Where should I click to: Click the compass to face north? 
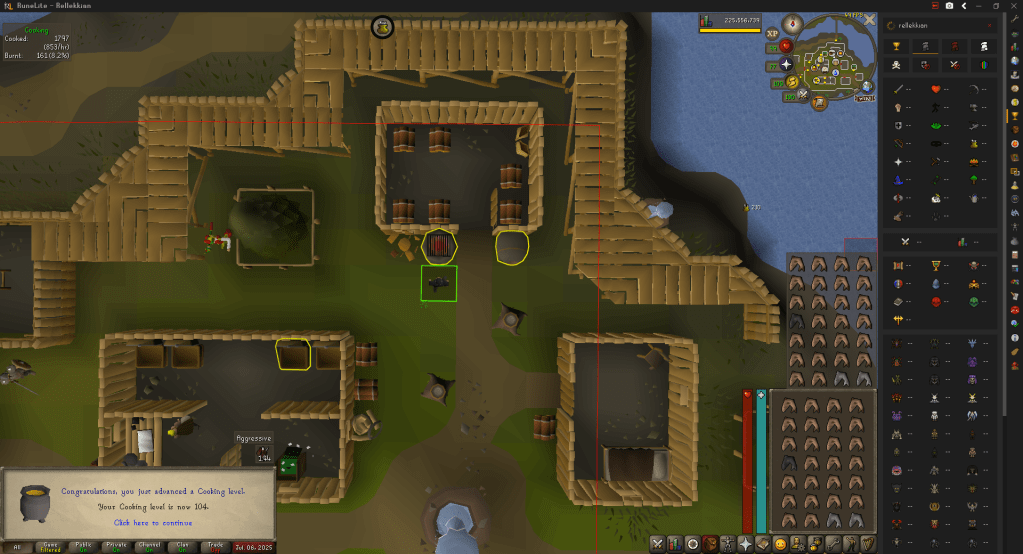(x=791, y=22)
